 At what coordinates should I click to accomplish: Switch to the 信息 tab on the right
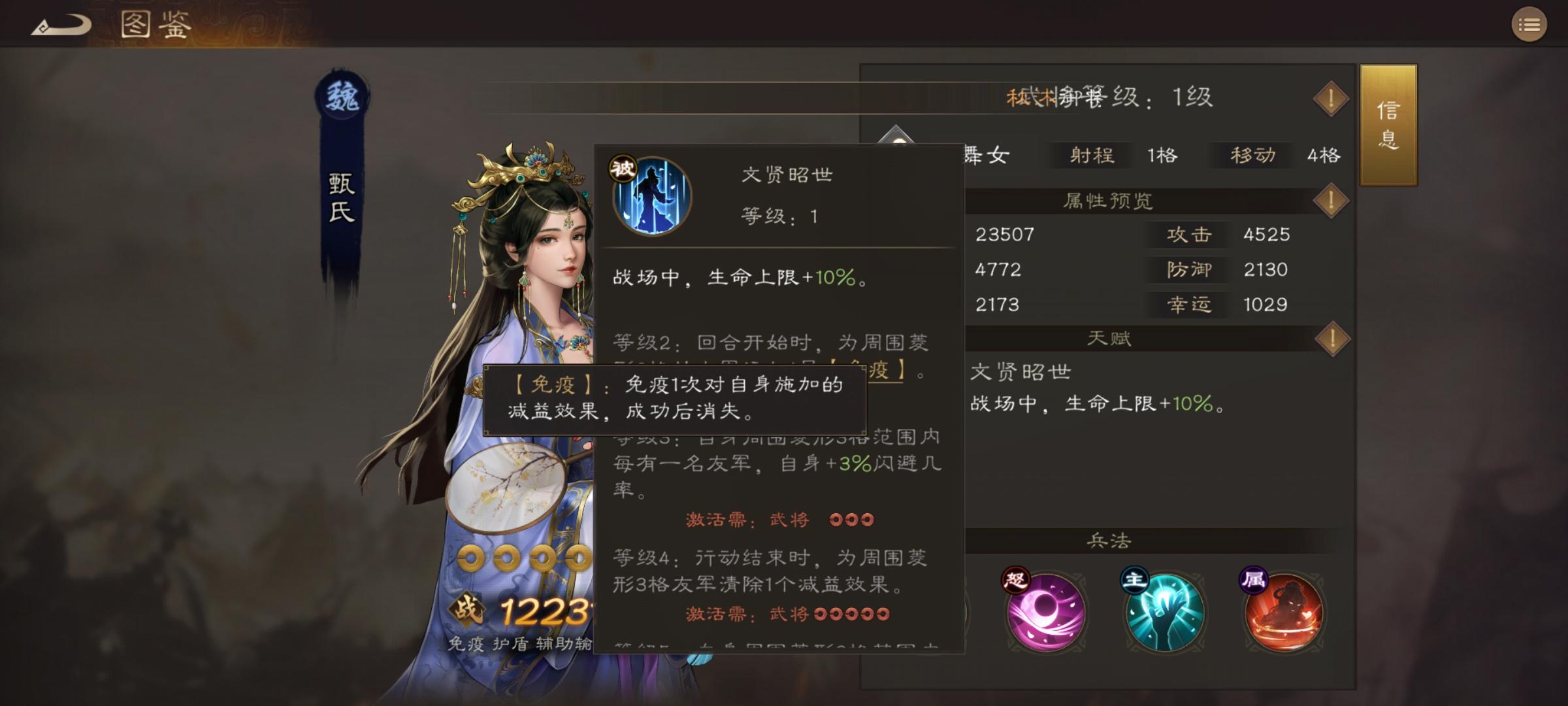pos(1388,126)
